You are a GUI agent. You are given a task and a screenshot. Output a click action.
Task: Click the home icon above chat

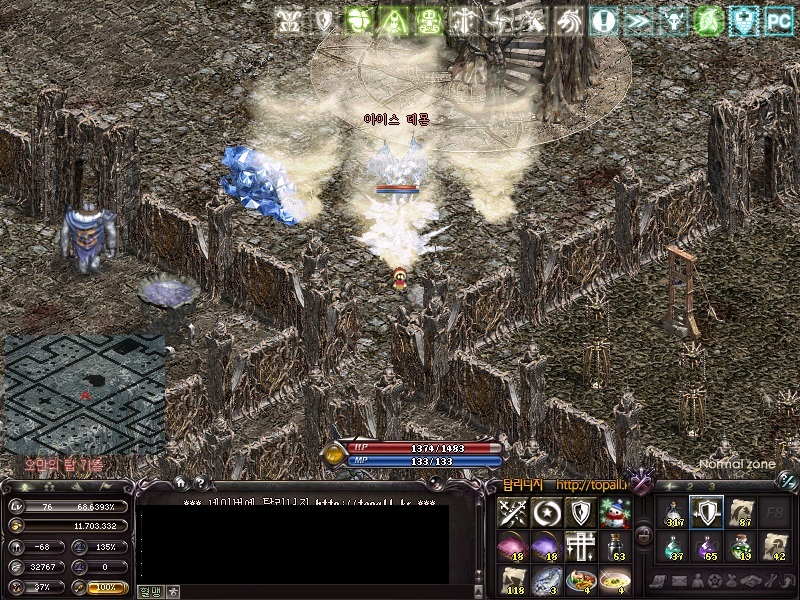182,484
